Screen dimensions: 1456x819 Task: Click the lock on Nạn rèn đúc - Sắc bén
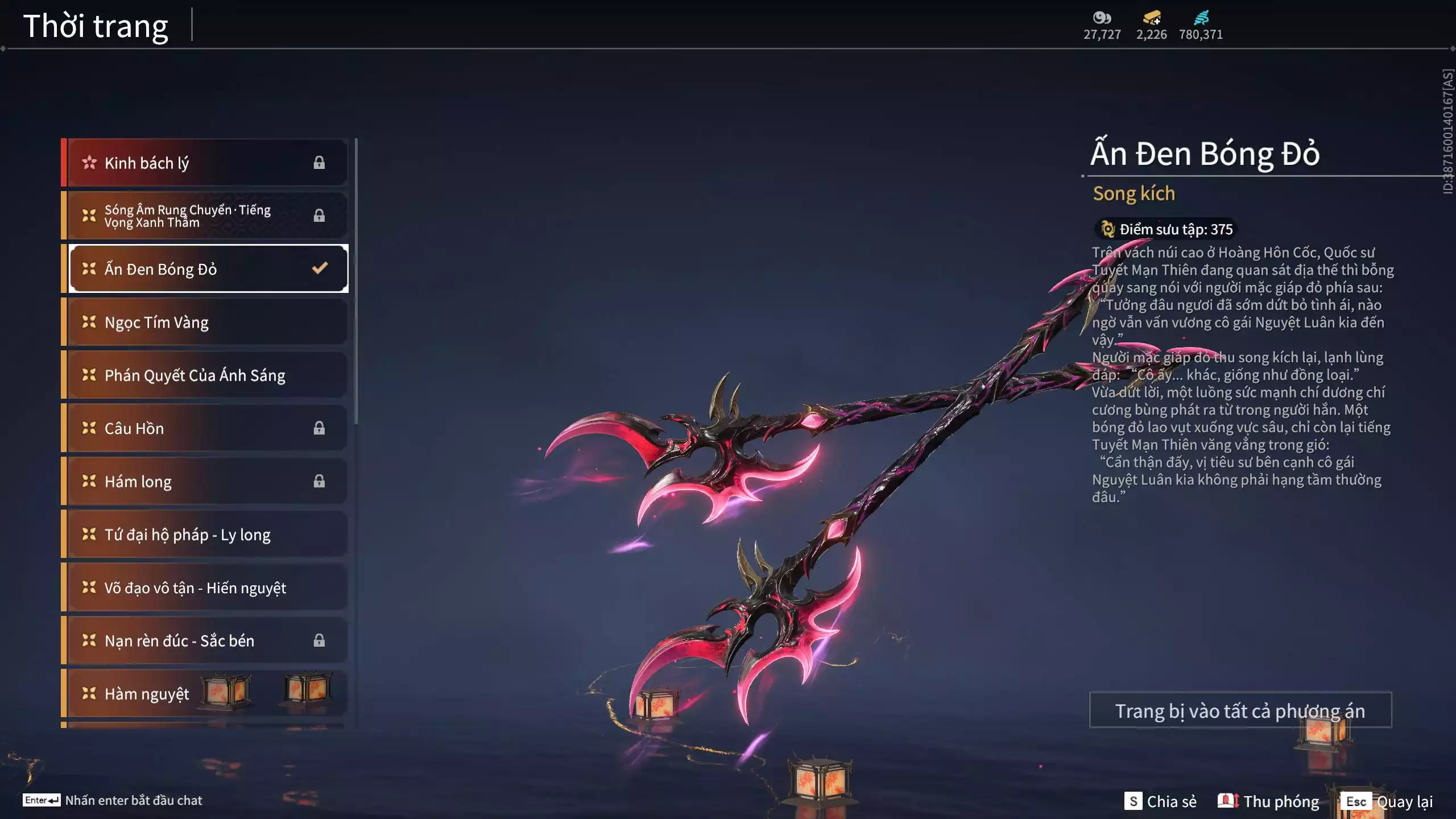[x=319, y=640]
